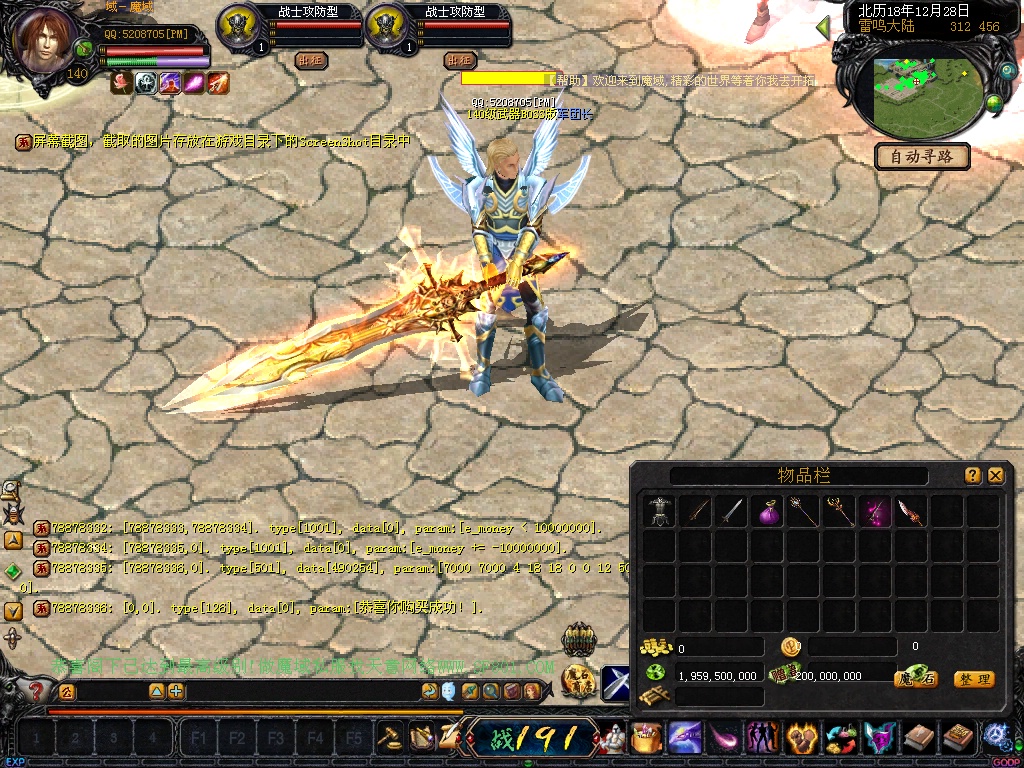Viewport: 1024px width, 768px height.
Task: Select the armor item in the inventory
Action: pos(659,512)
